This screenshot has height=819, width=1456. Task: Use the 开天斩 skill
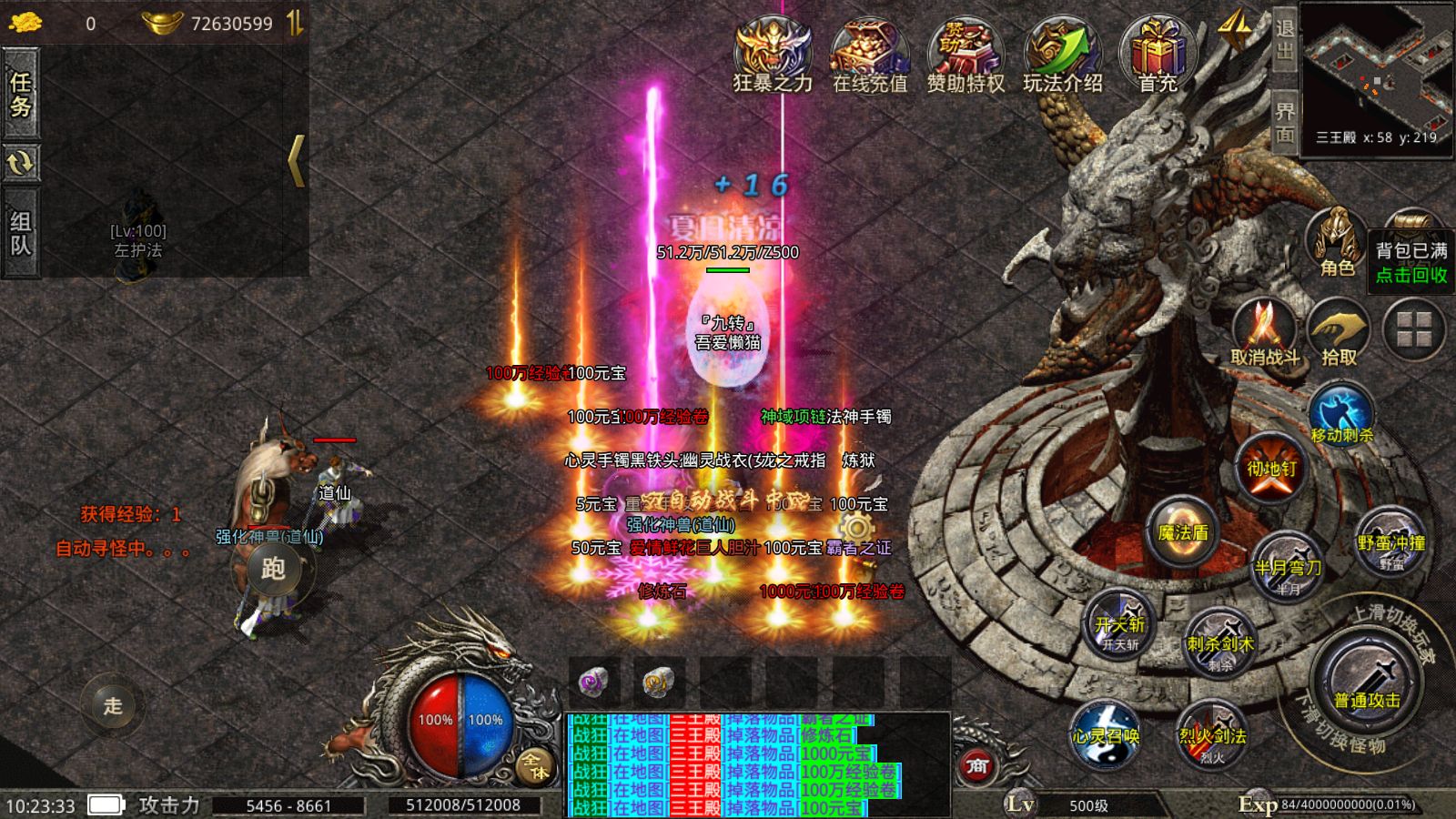point(1119,624)
